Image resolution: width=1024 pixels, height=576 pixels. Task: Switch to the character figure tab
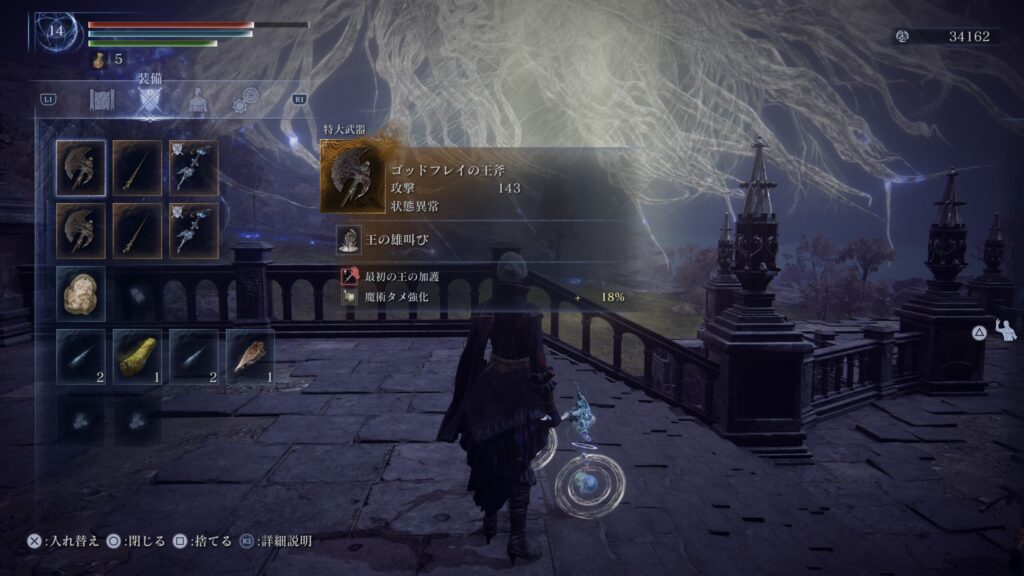(x=198, y=100)
